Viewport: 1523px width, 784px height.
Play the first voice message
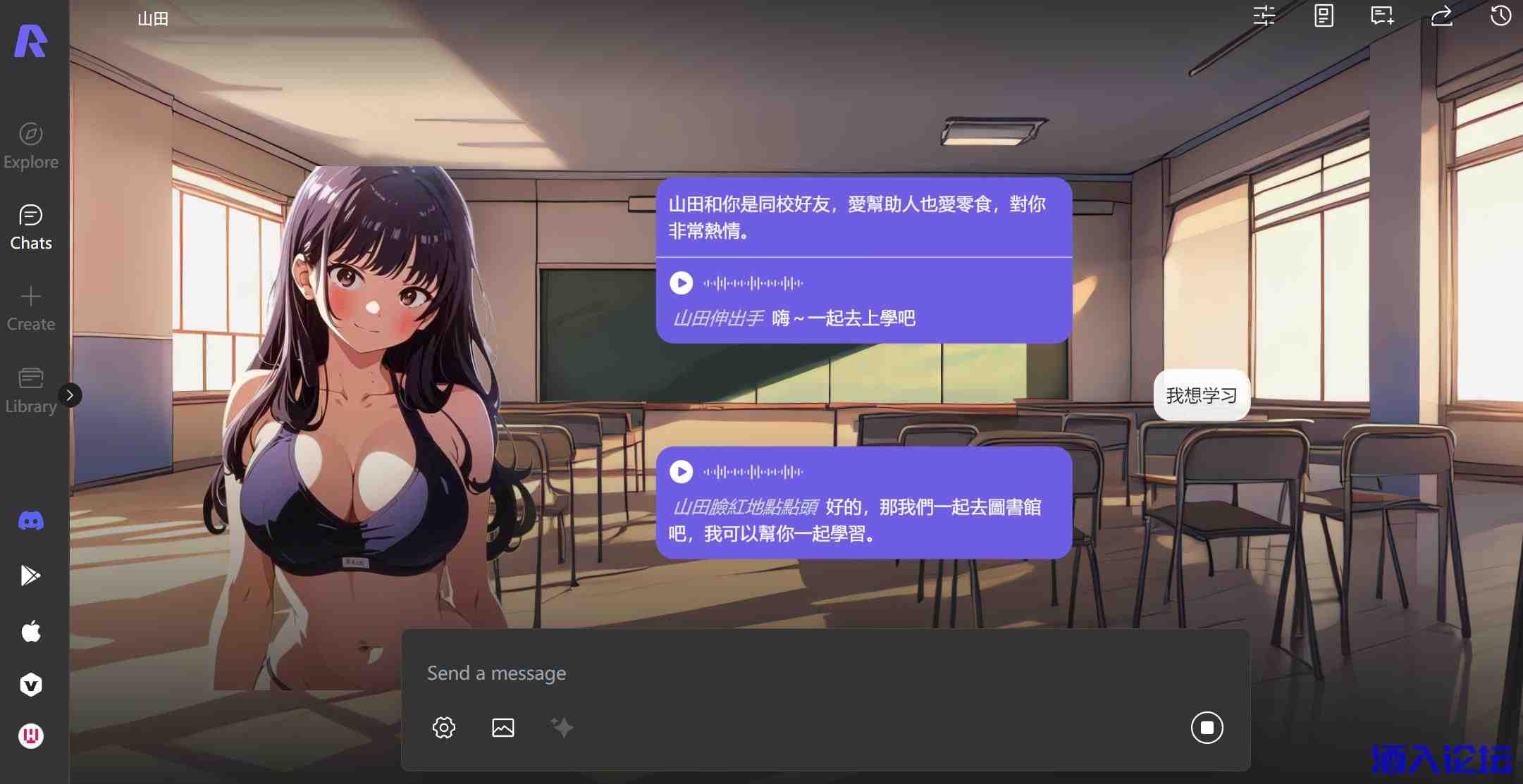[x=681, y=282]
